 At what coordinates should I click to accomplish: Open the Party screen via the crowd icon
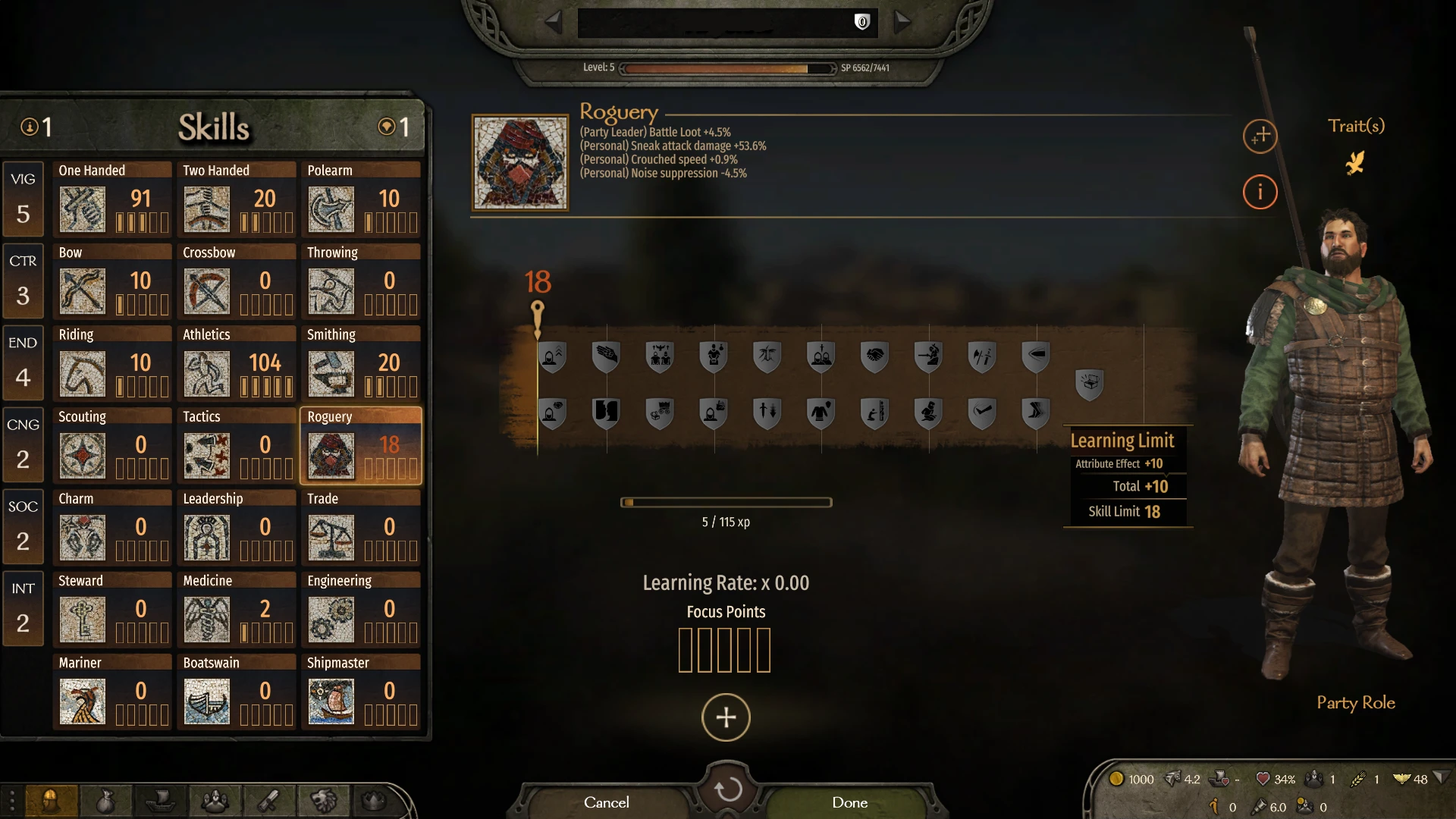pyautogui.click(x=215, y=802)
